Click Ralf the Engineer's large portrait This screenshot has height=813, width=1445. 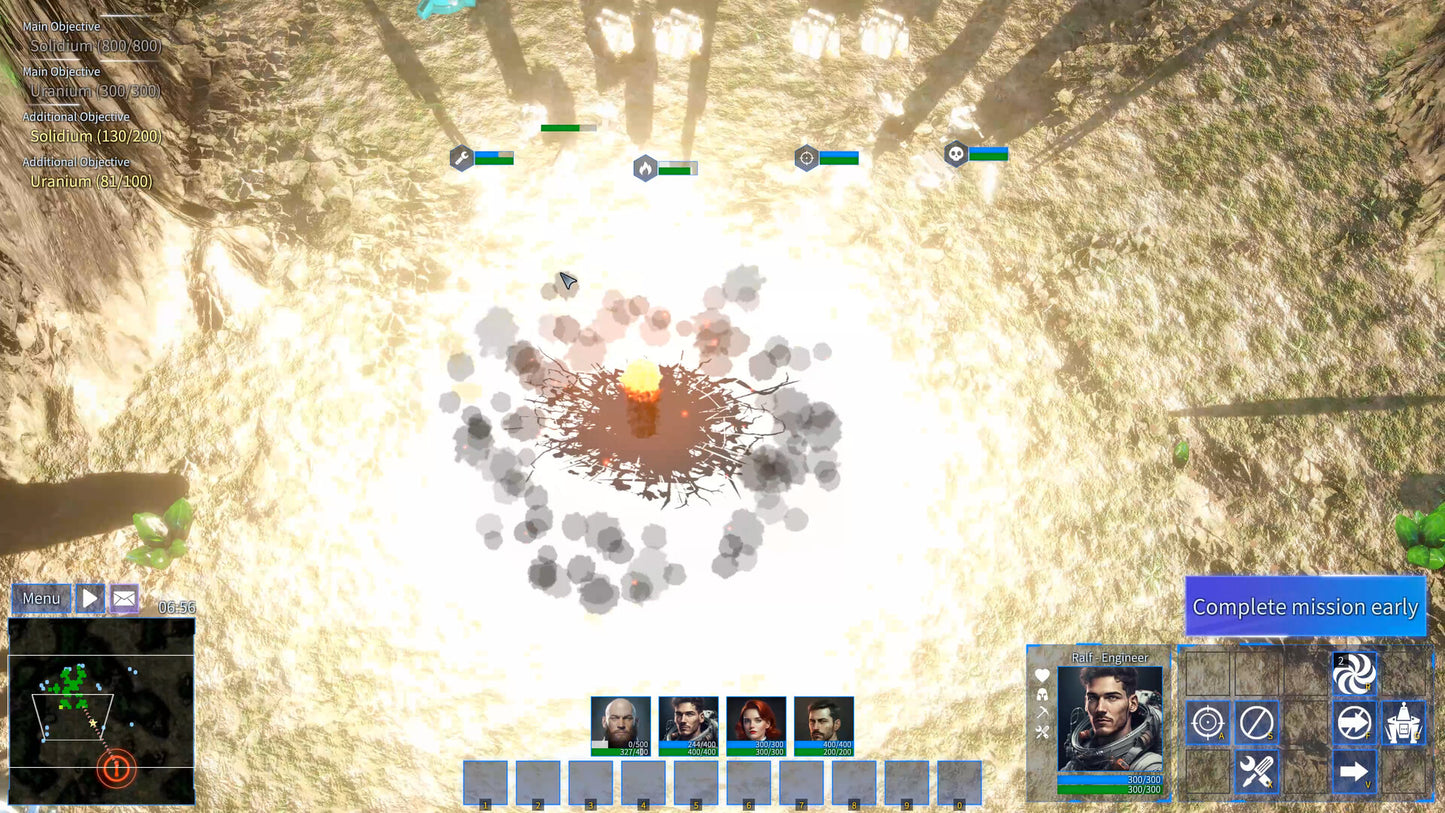click(x=1110, y=720)
